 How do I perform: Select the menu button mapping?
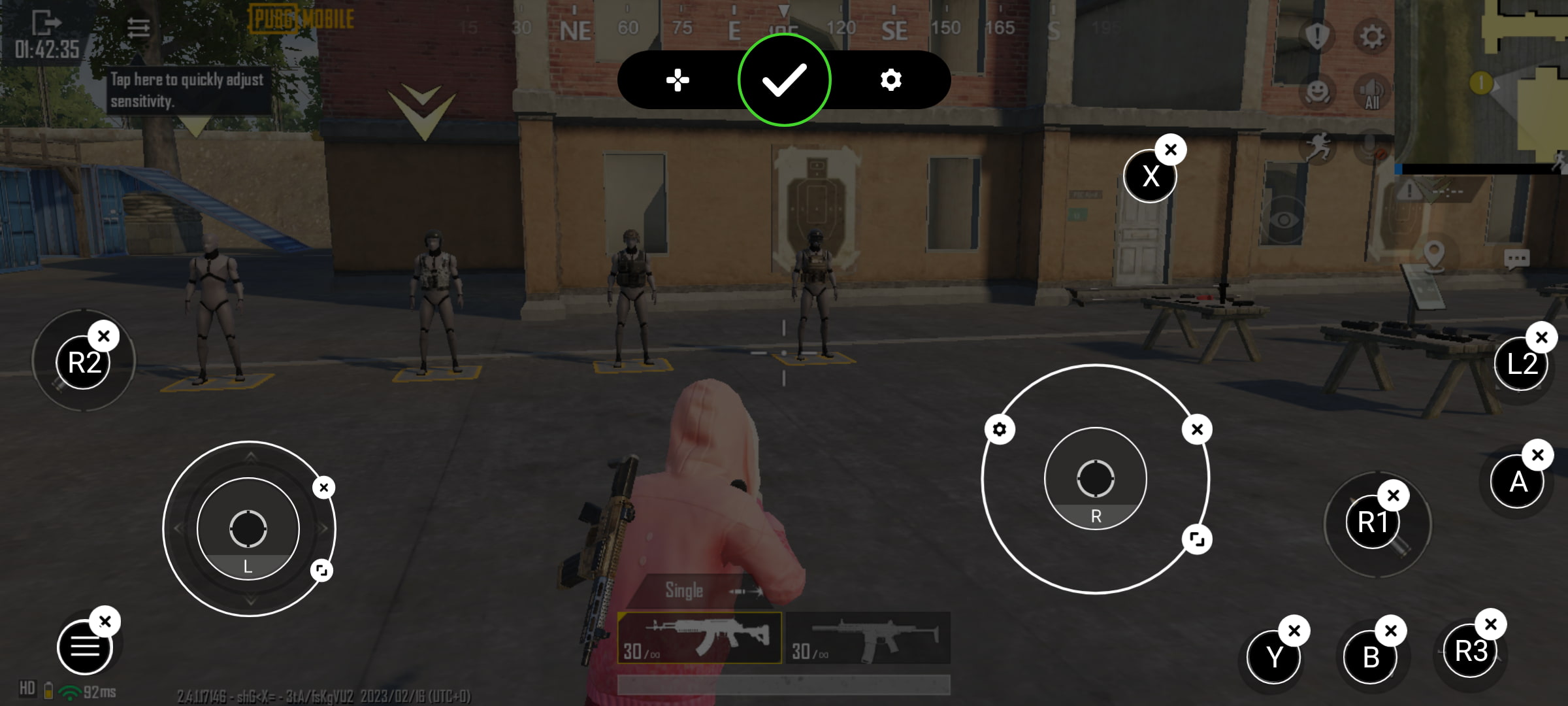[84, 647]
